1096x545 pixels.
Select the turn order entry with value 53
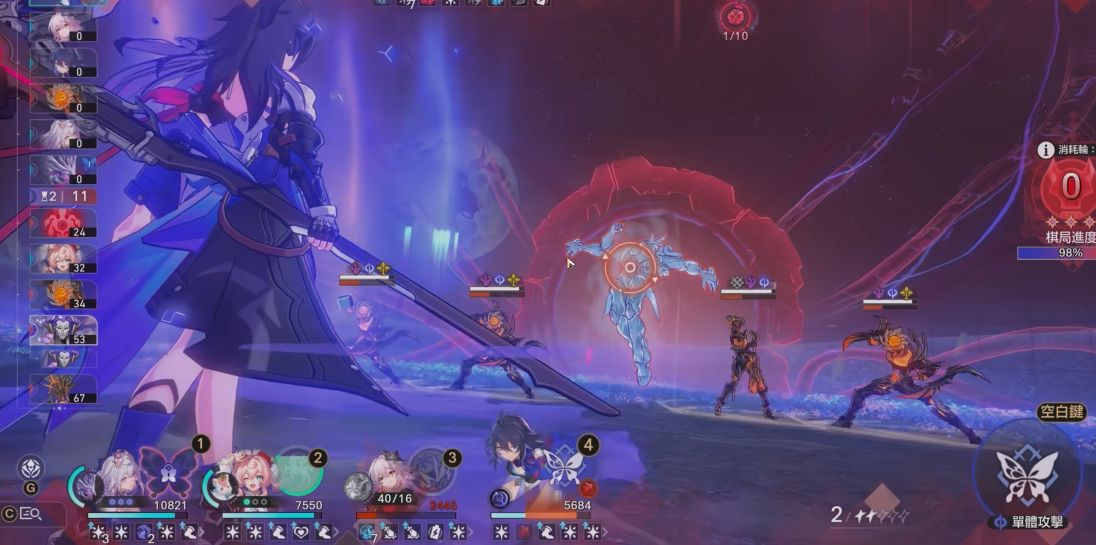click(x=64, y=329)
